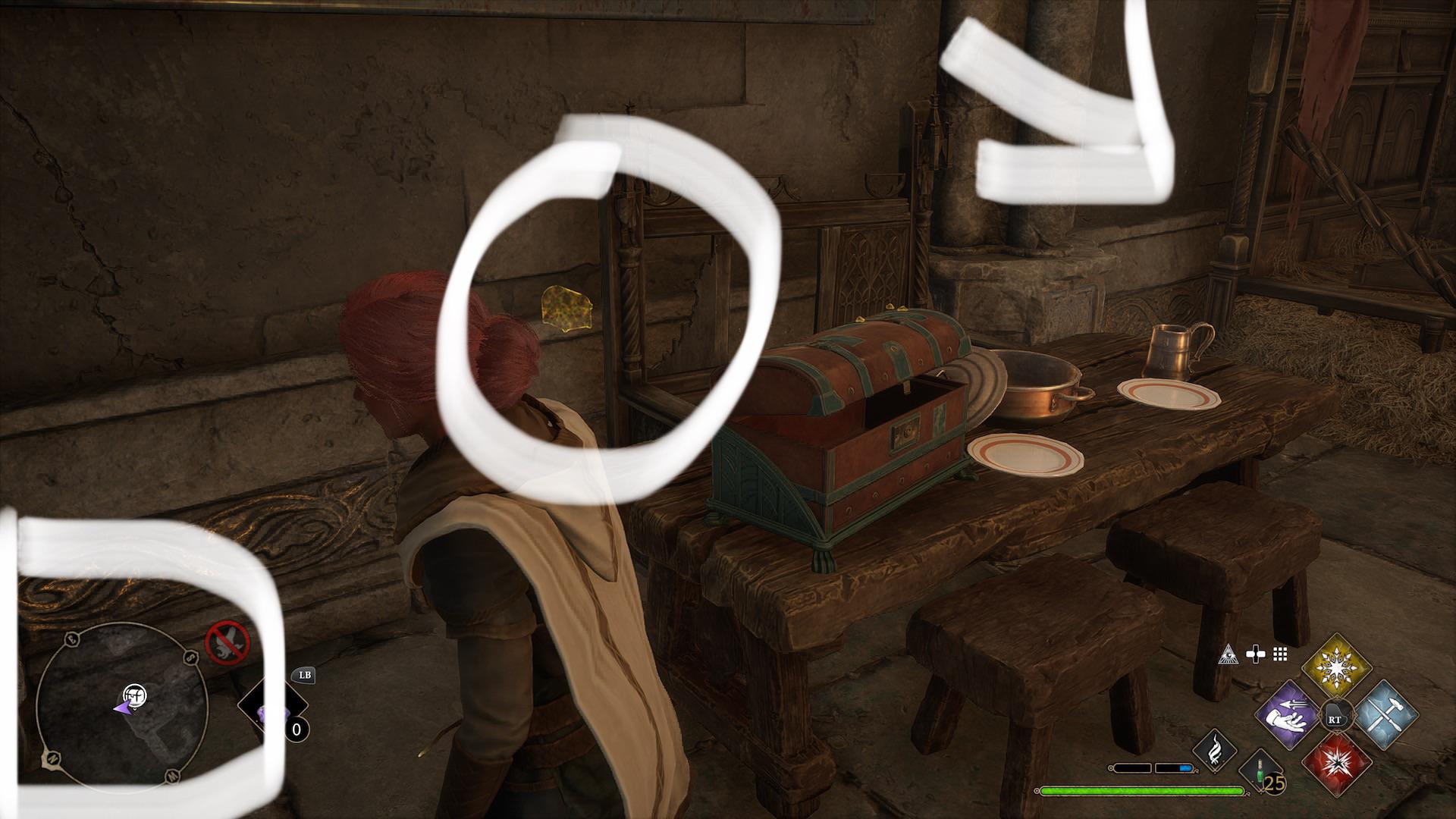
Task: Select the player arrow marker on the minimap
Action: (122, 709)
